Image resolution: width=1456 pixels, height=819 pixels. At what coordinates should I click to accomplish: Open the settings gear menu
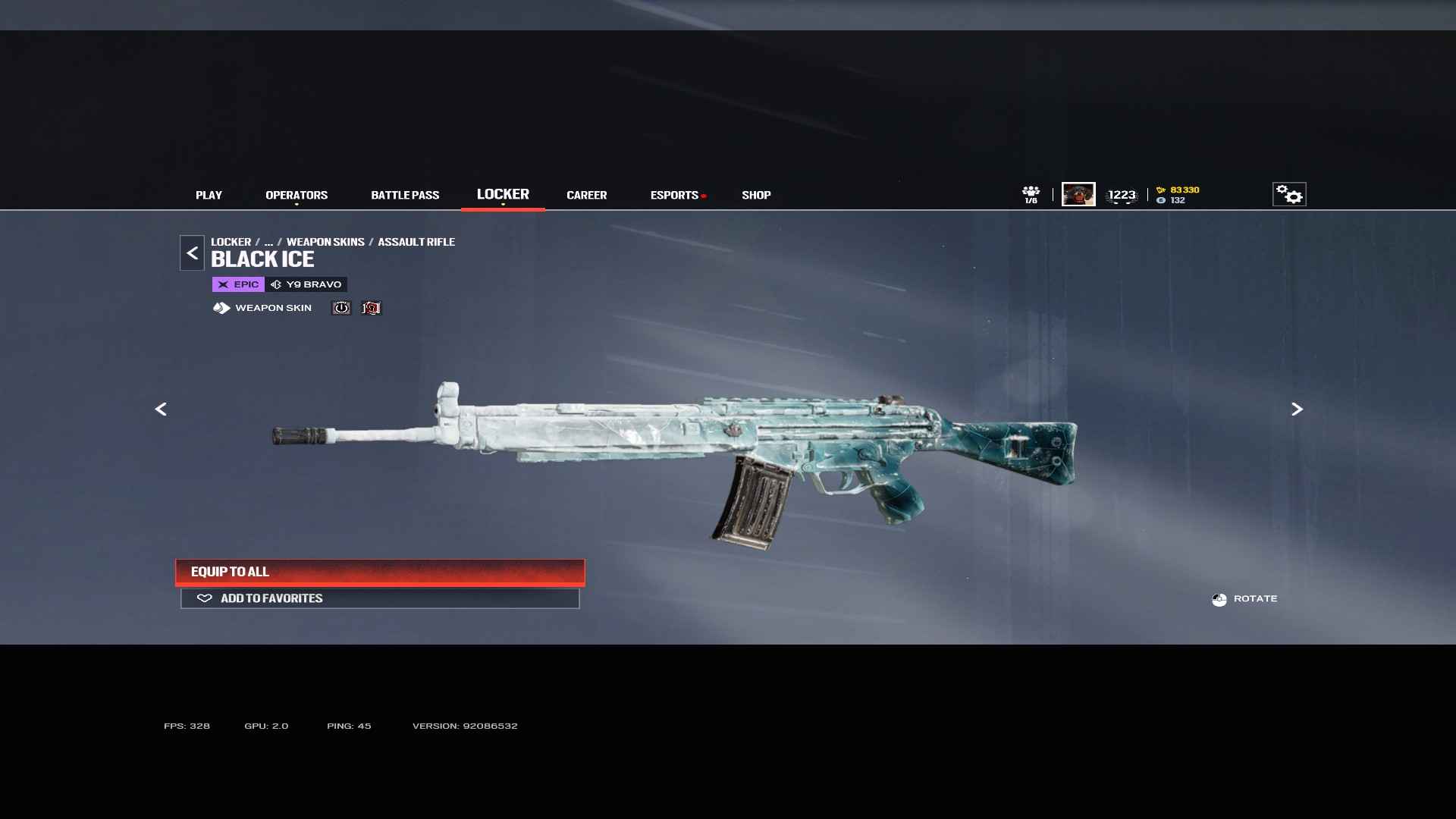click(1289, 194)
